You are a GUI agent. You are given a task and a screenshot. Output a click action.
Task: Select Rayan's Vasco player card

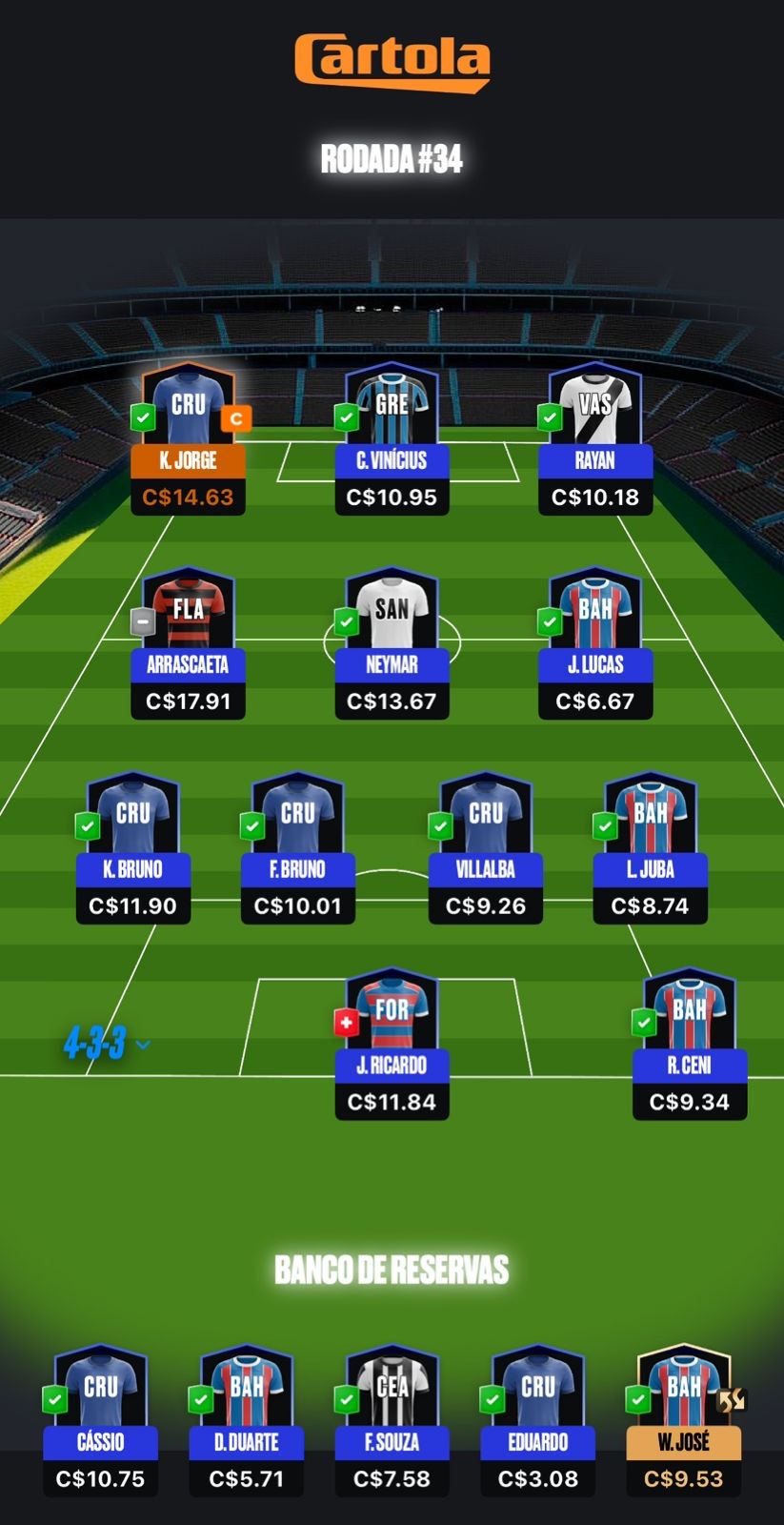click(x=595, y=438)
